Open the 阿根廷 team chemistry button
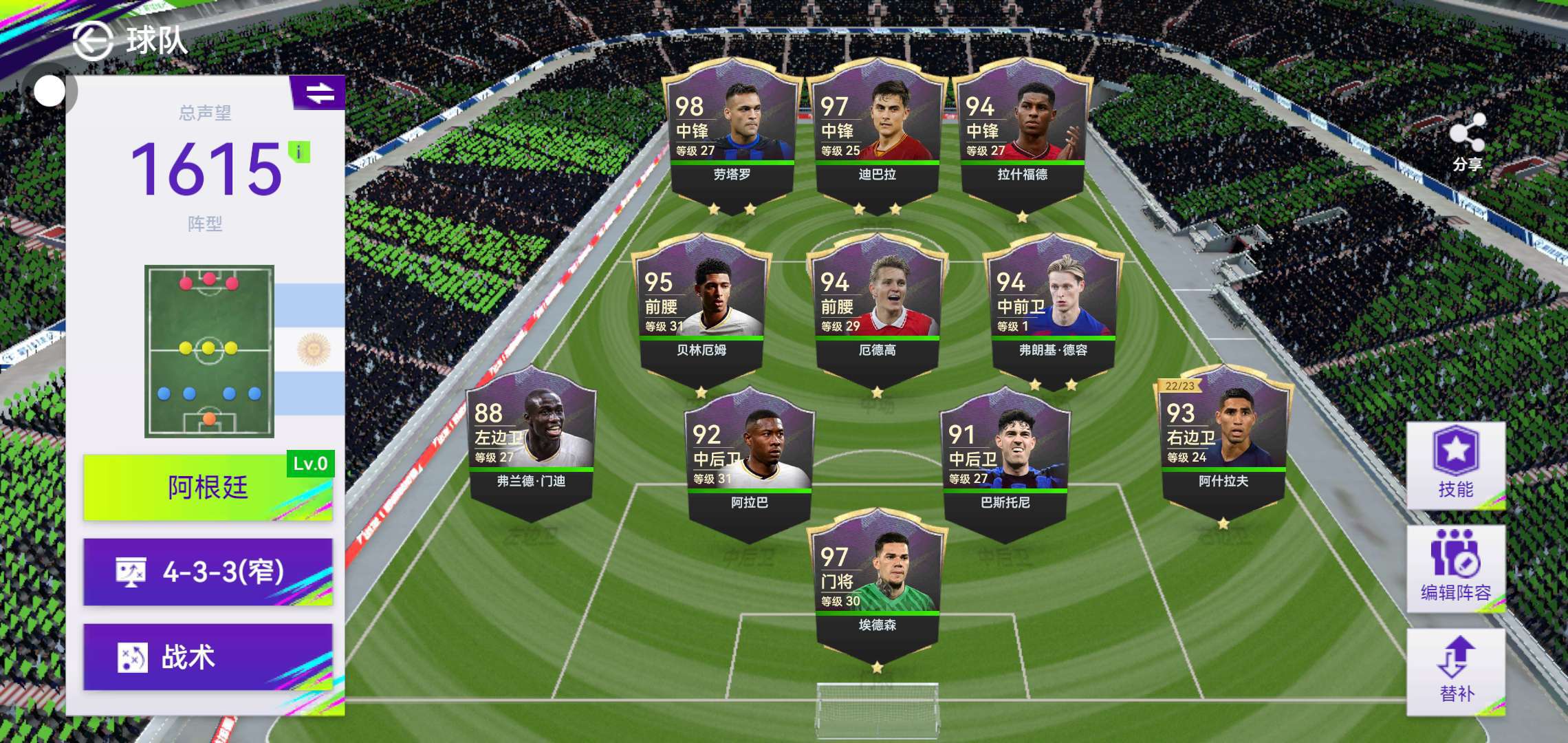1568x743 pixels. [x=208, y=488]
